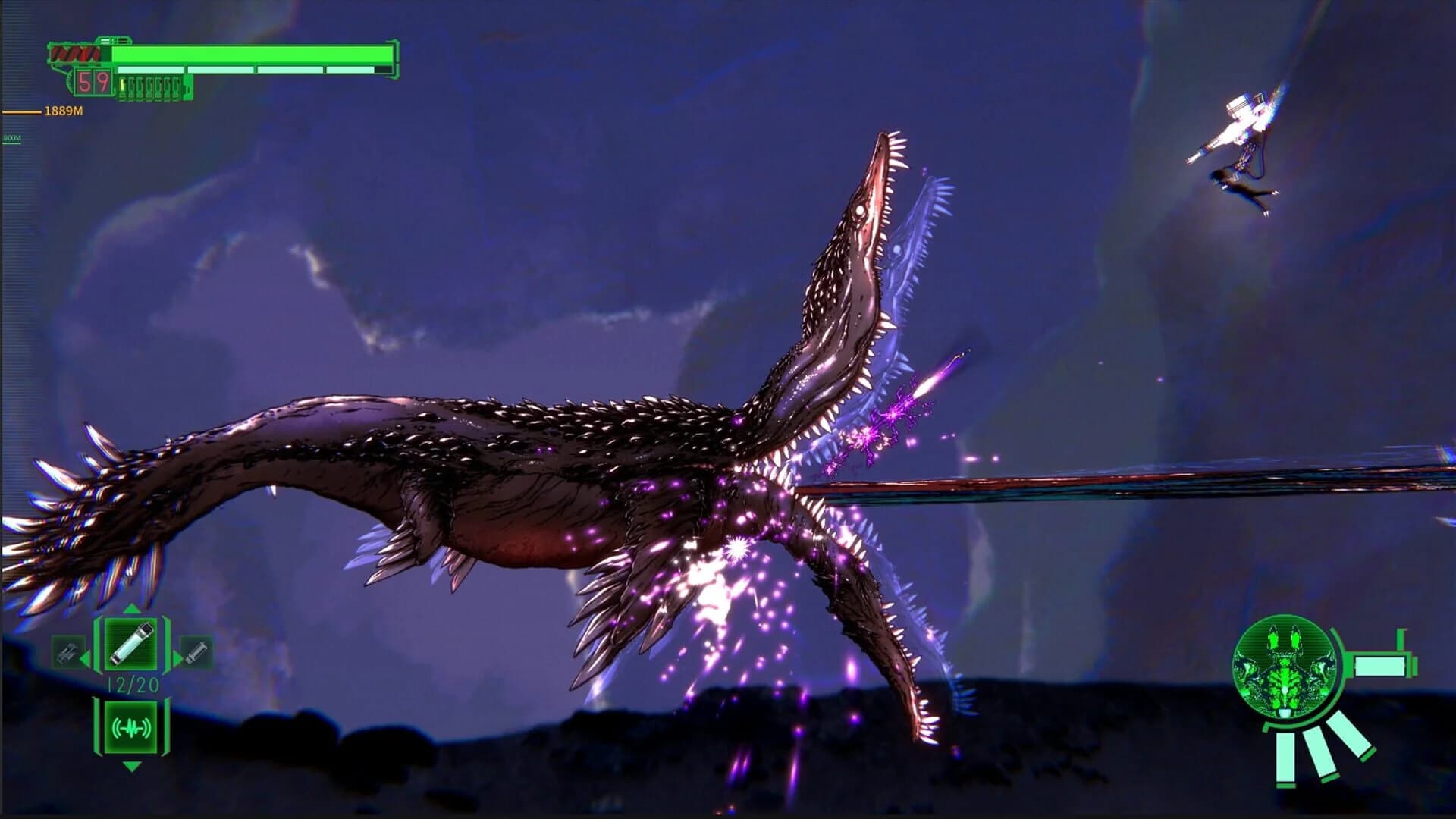Cycle items right using the right arrow
The image size is (1456, 819).
pyautogui.click(x=177, y=657)
